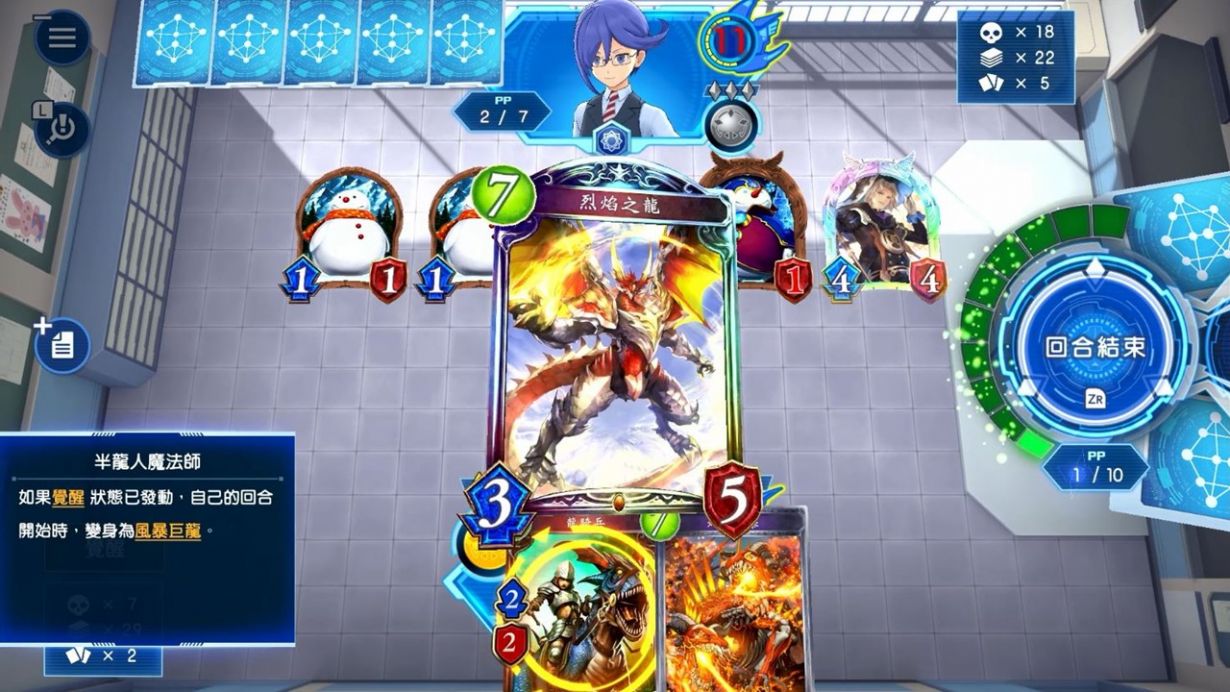Screen dimensions: 1230x692
Task: Open the hamburger menu
Action: click(62, 38)
